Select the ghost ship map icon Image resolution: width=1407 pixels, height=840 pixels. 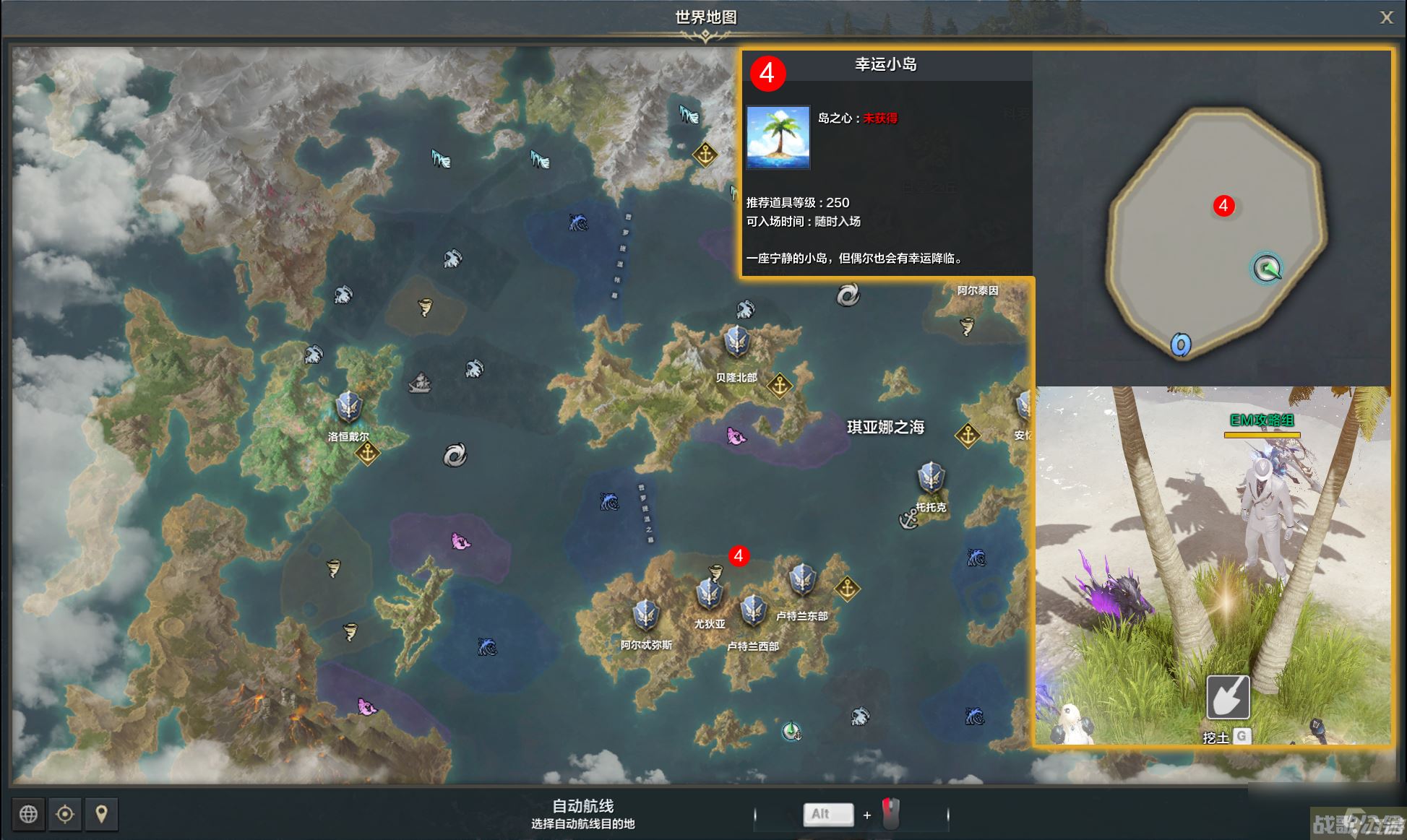coord(420,383)
